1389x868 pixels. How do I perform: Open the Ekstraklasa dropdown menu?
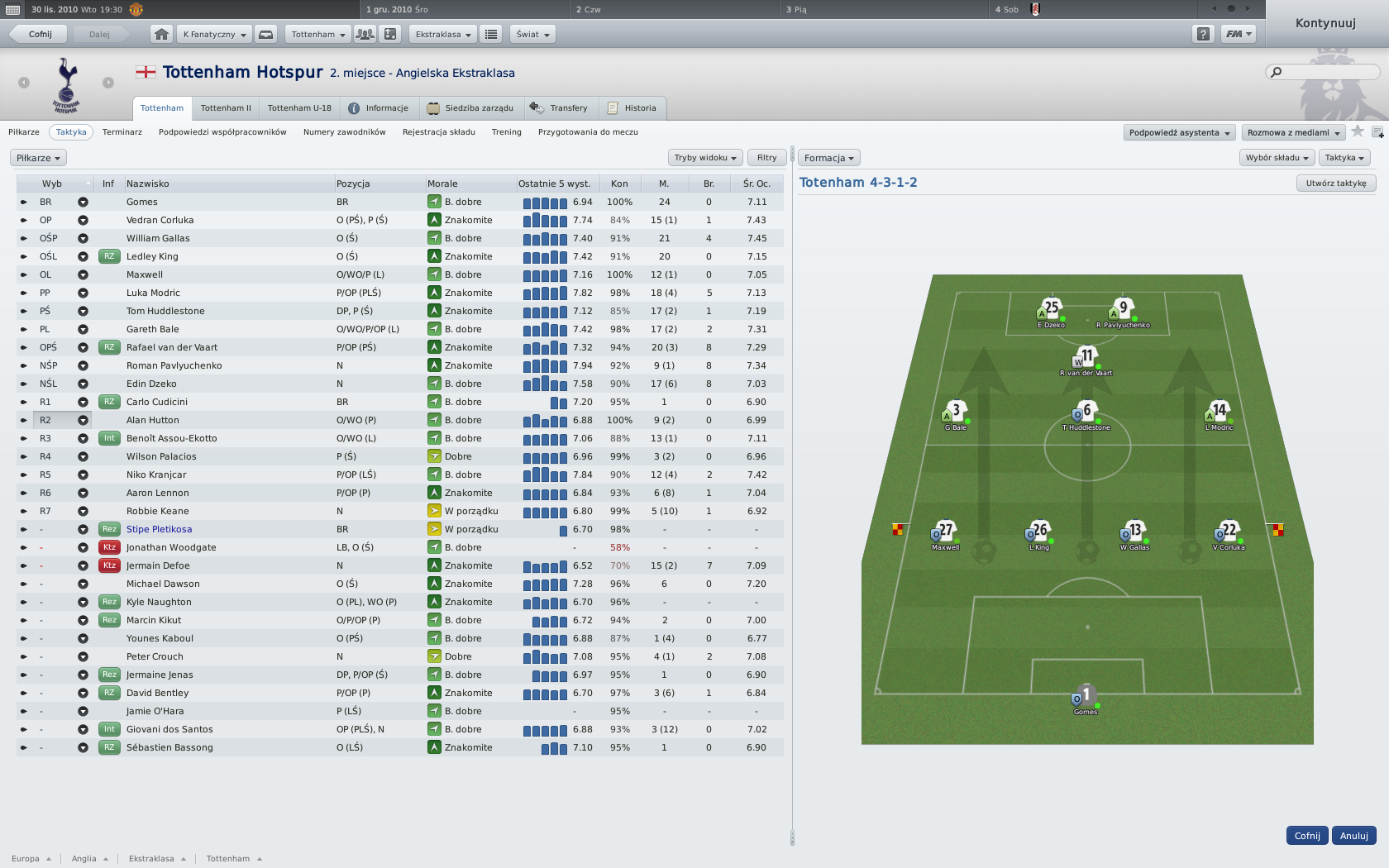pos(442,34)
